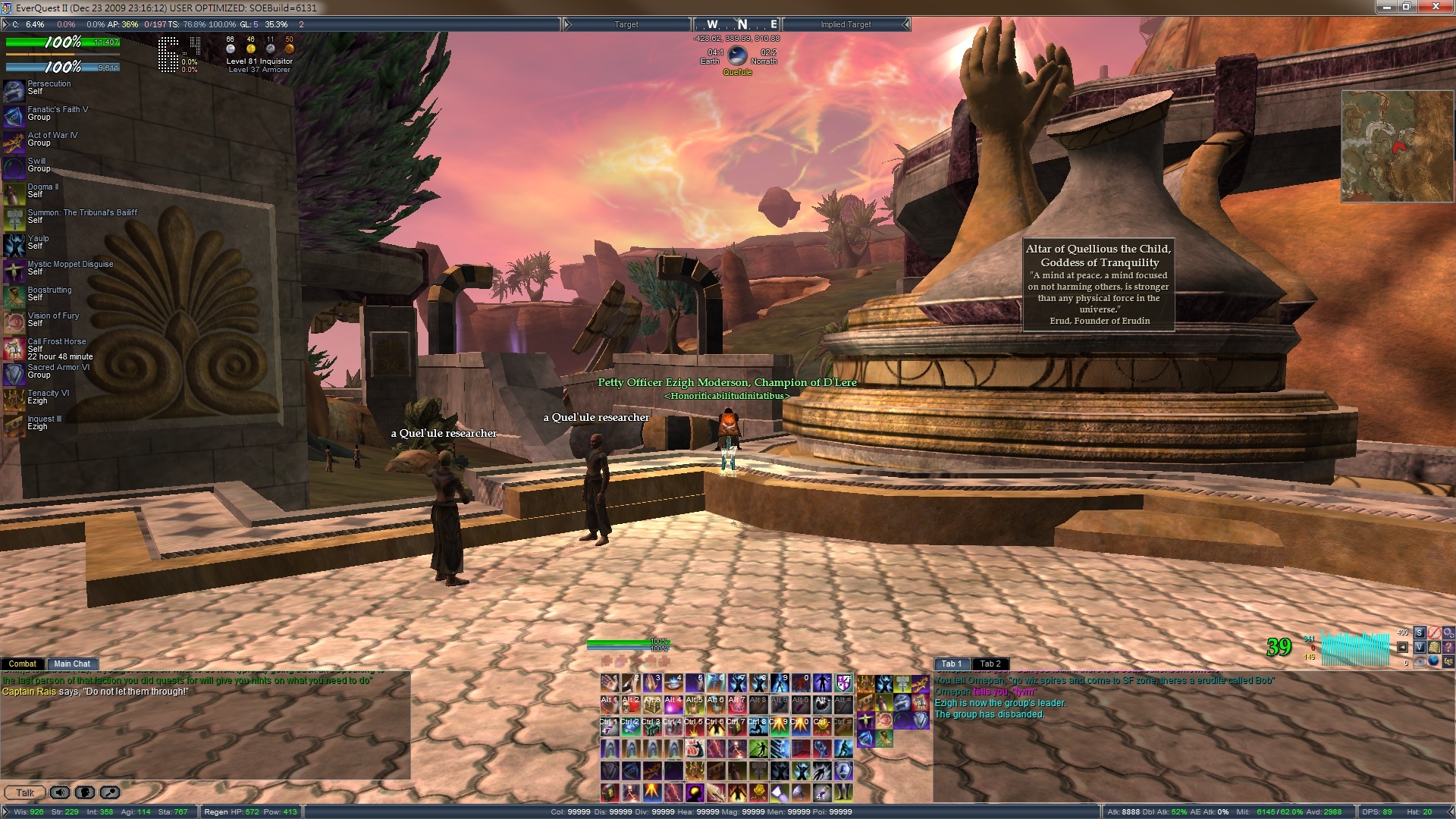
Task: Click the microphone voice chat button
Action: click(x=110, y=792)
